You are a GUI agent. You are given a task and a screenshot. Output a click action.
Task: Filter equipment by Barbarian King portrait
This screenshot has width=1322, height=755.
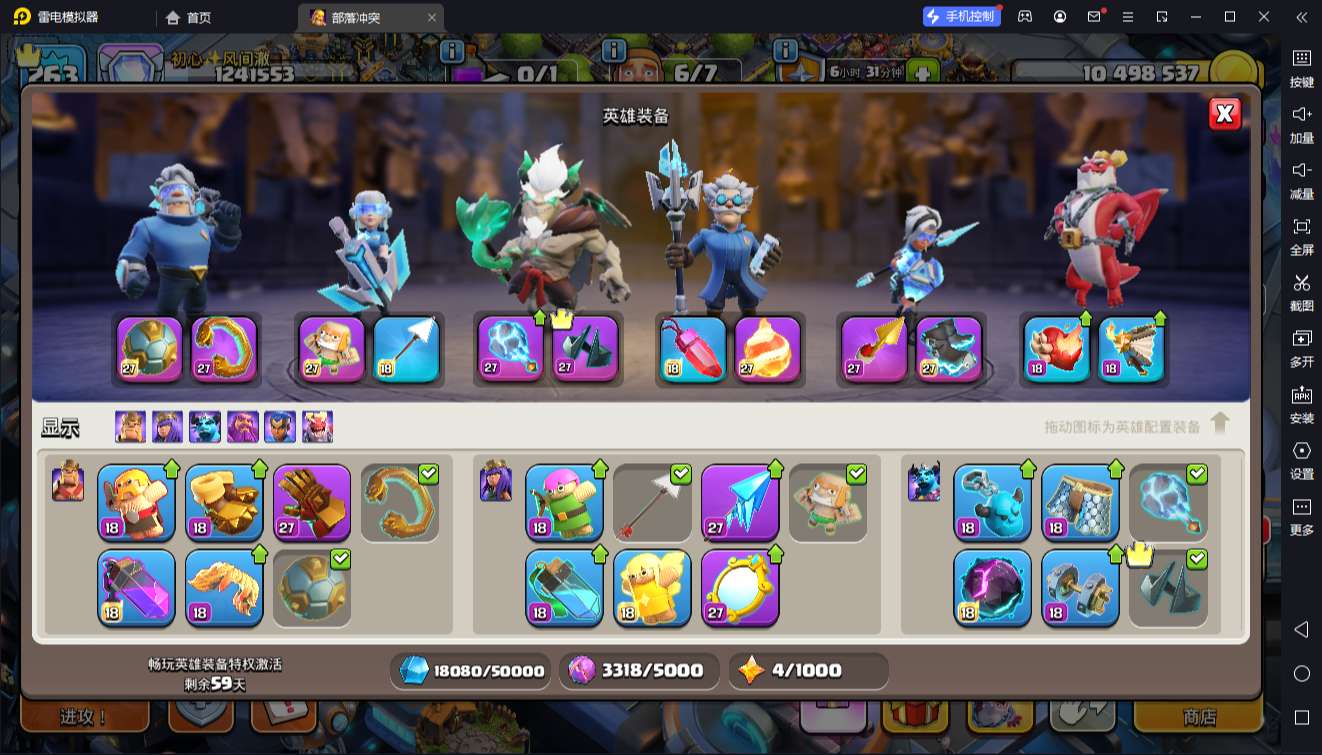pyautogui.click(x=130, y=427)
